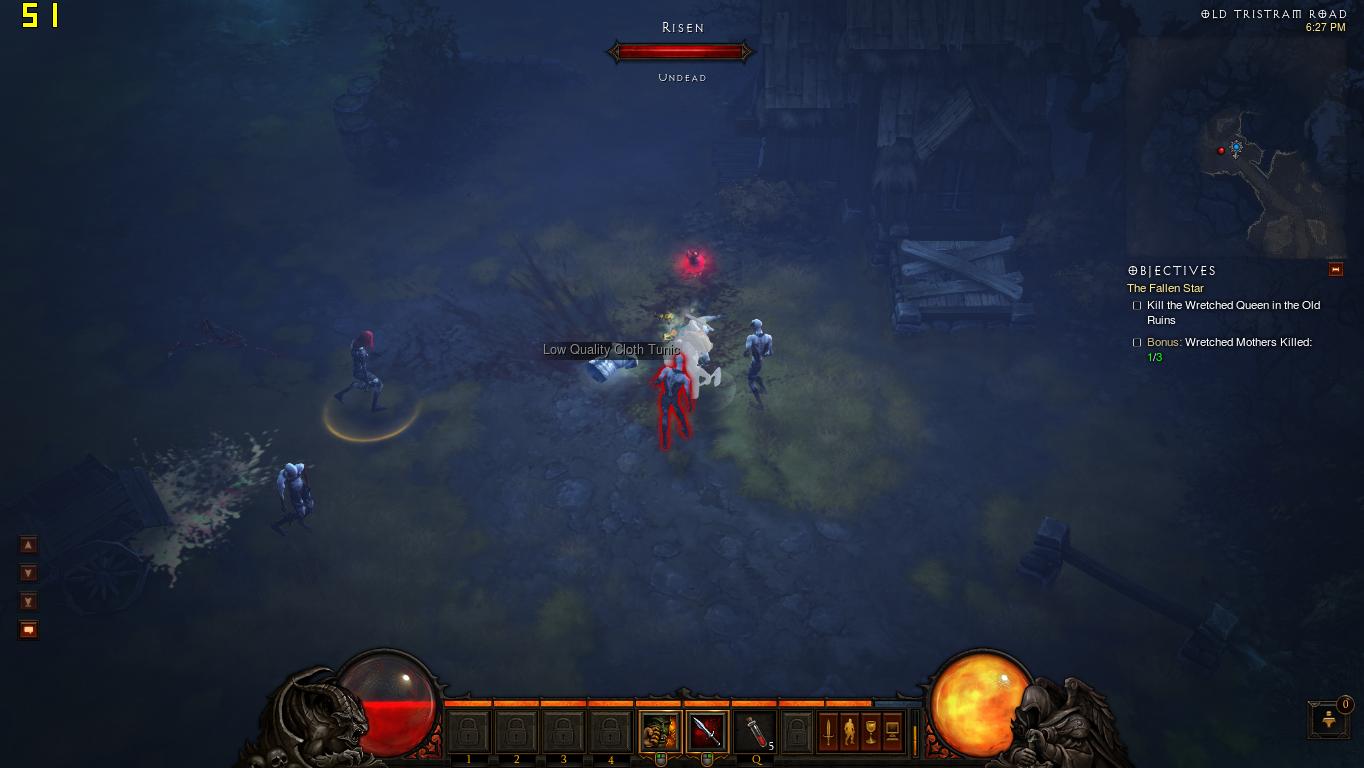The image size is (1364, 768).
Task: Use the red health potion slot
Action: pos(754,732)
